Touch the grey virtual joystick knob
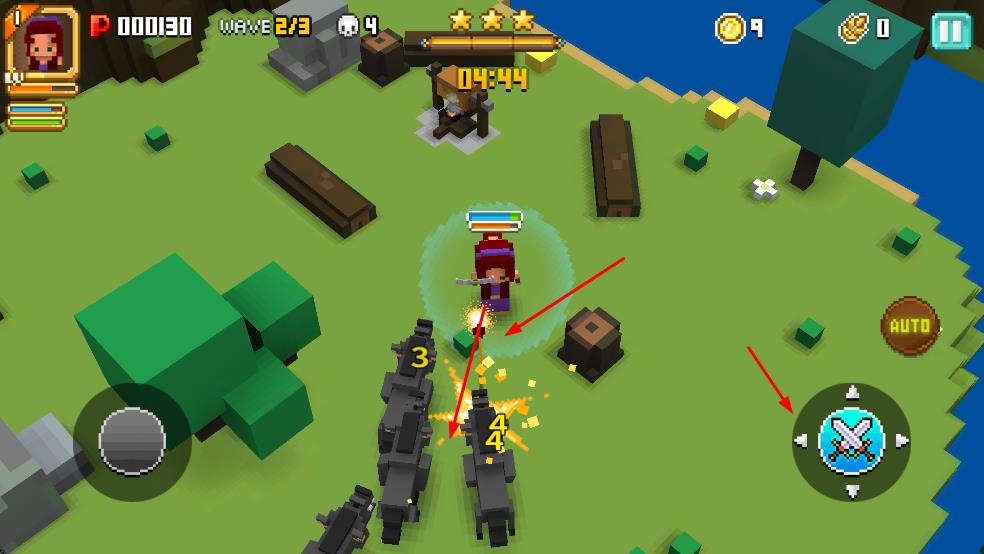Screen dimensions: 984x554 pyautogui.click(x=132, y=441)
